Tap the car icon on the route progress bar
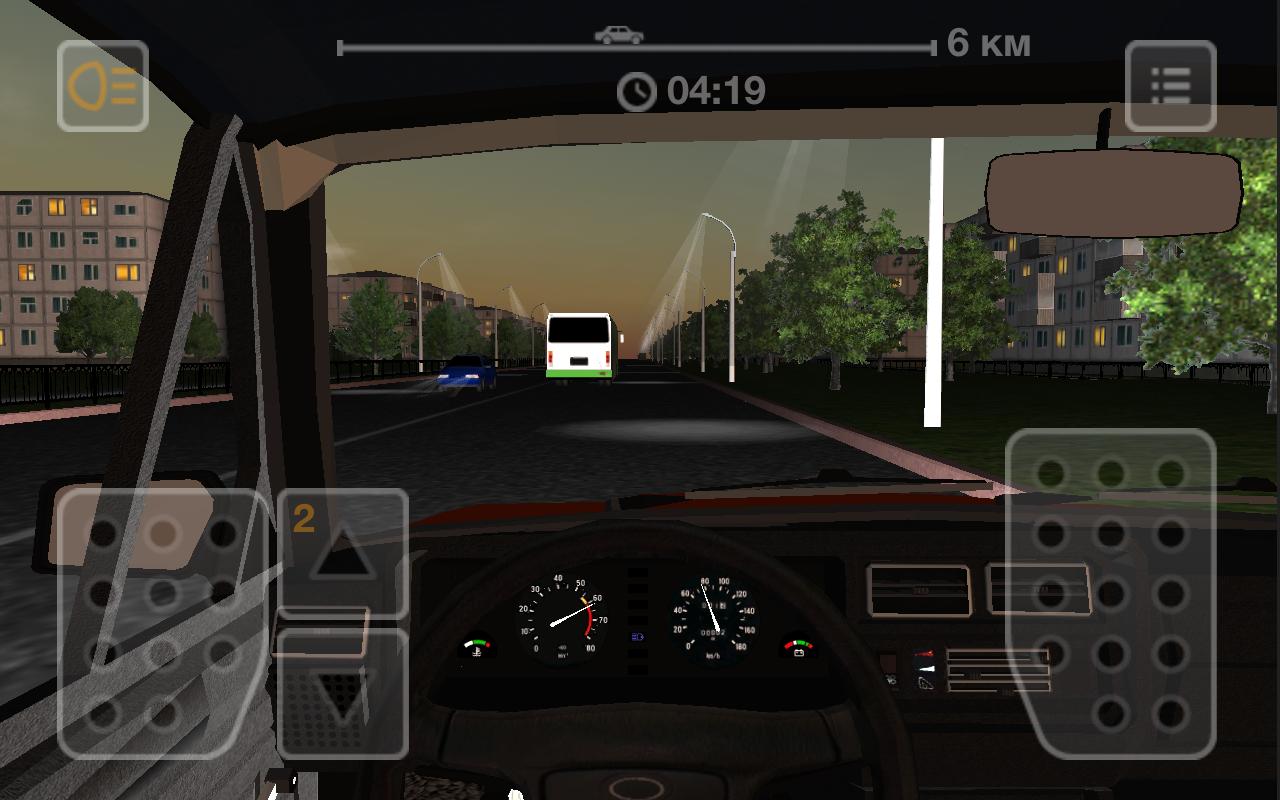 (620, 33)
